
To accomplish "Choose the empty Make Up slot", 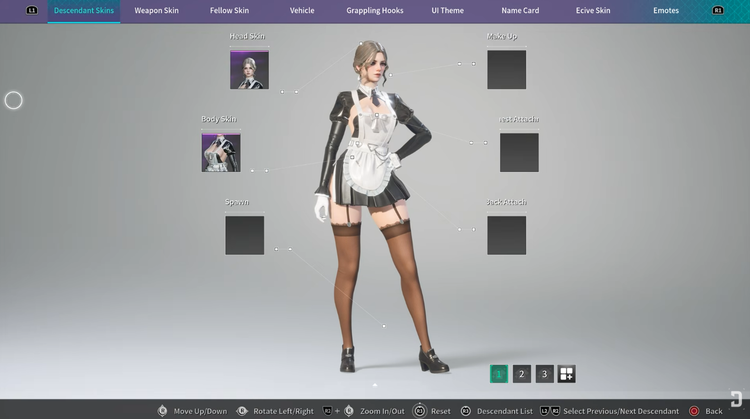I will (x=506, y=70).
